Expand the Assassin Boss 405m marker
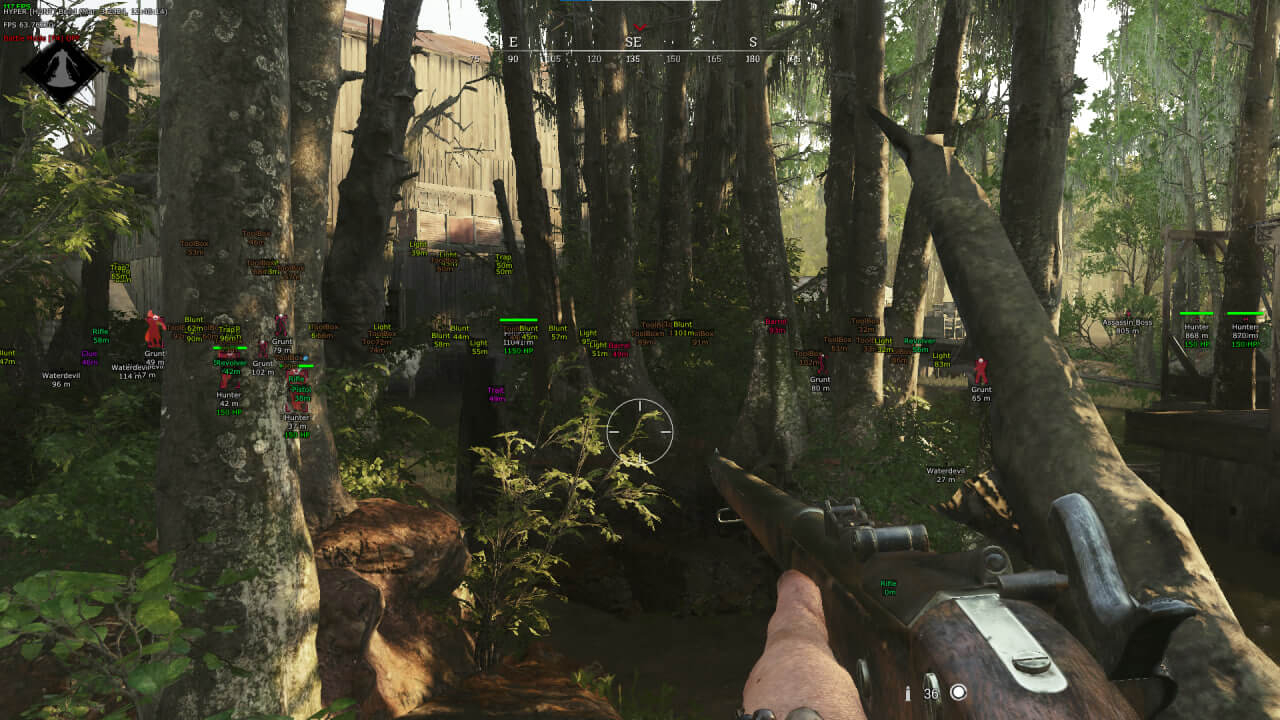 pos(1128,327)
